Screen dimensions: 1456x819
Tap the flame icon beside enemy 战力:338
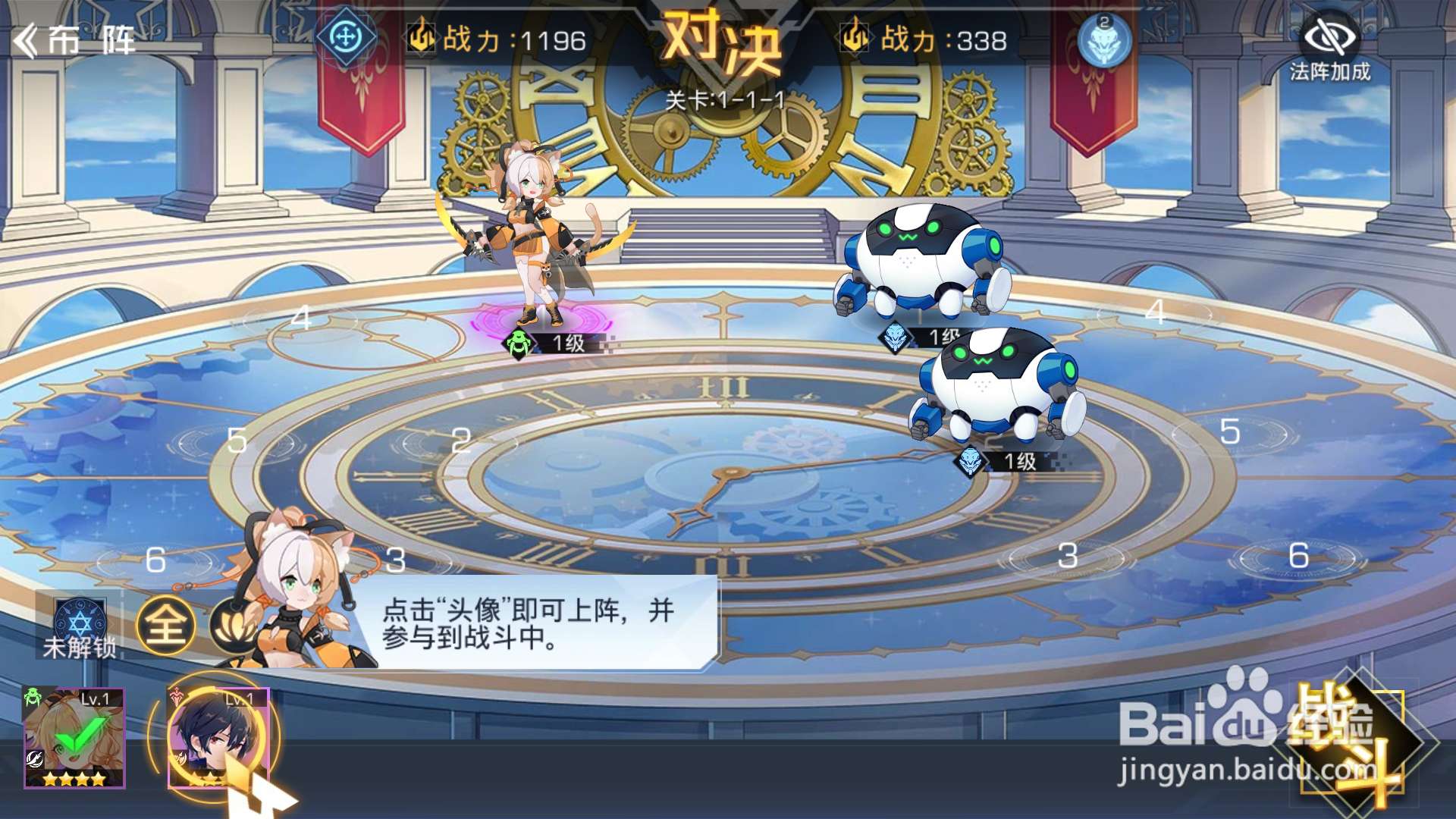pos(853,36)
